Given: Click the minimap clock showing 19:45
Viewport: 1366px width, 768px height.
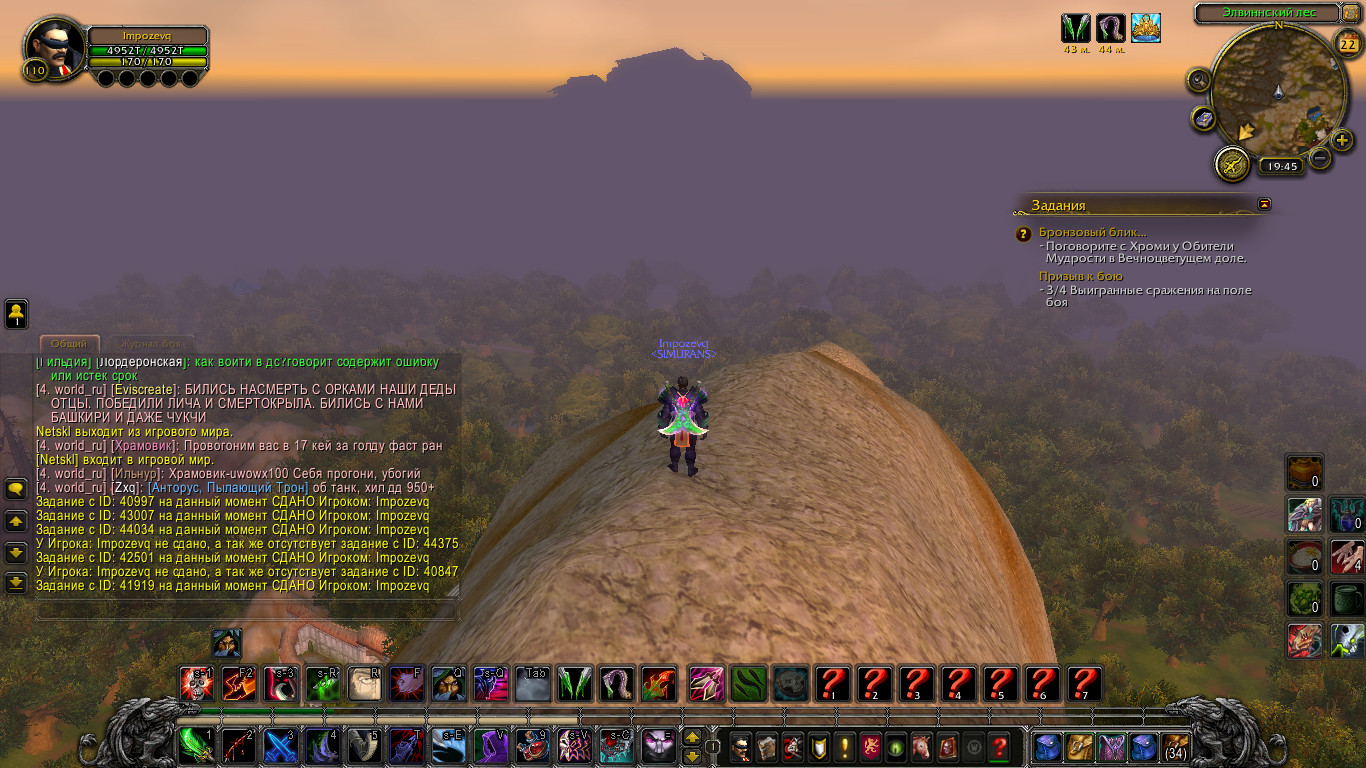Looking at the screenshot, I should pyautogui.click(x=1279, y=167).
